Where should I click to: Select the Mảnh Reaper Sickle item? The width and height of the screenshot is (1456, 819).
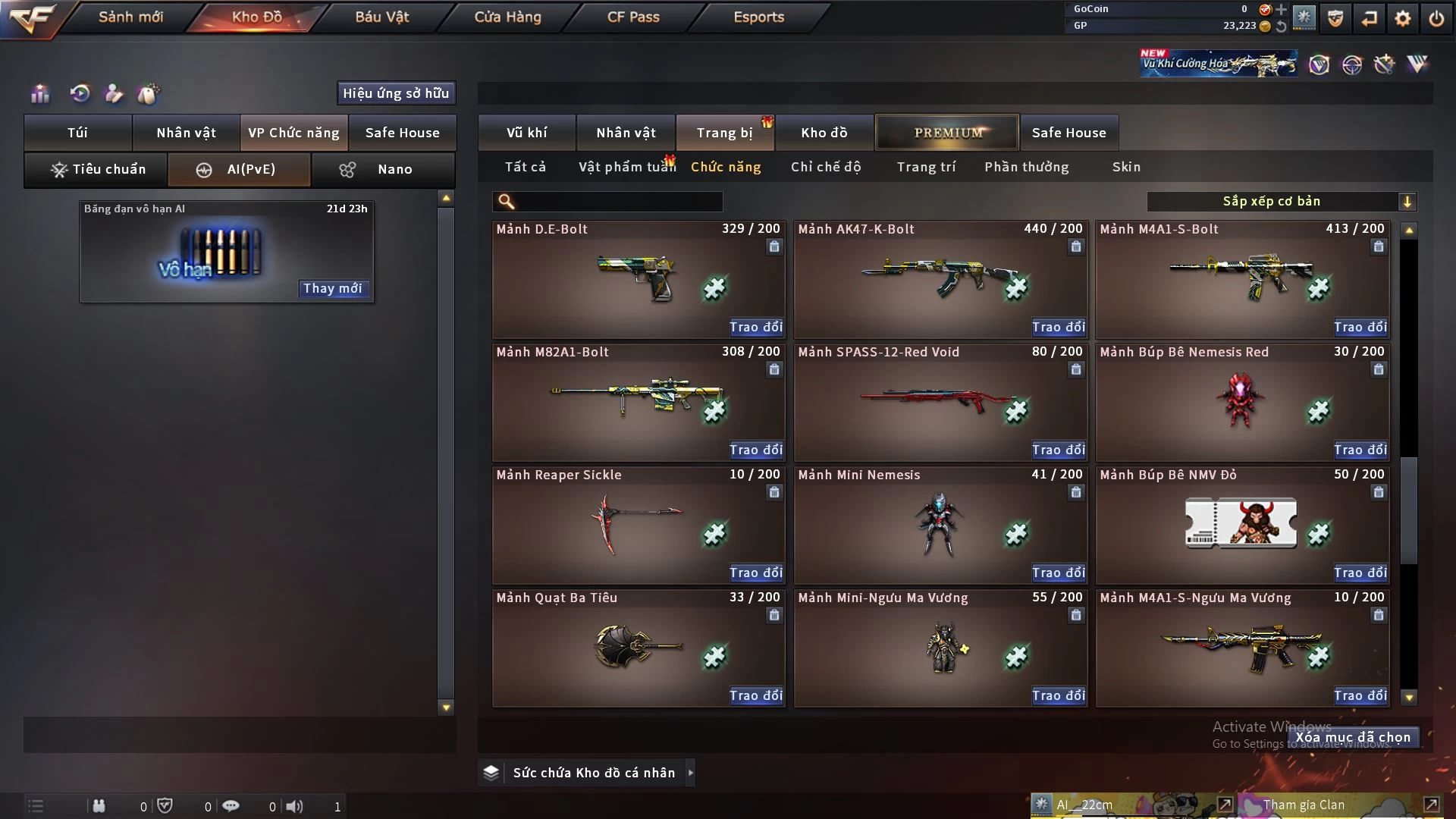coord(638,525)
